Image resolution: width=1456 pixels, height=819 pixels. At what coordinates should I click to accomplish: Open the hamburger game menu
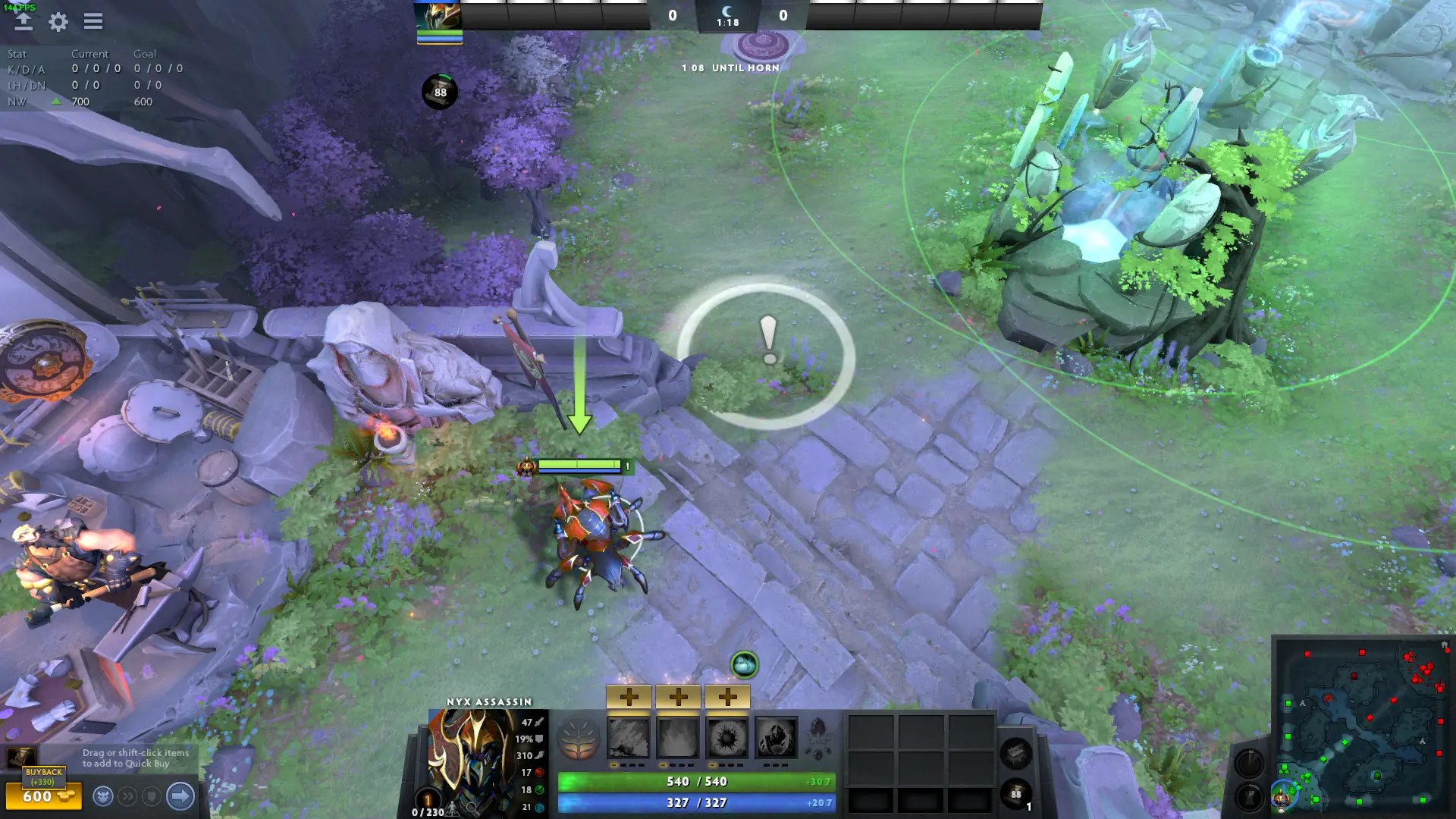pyautogui.click(x=93, y=21)
